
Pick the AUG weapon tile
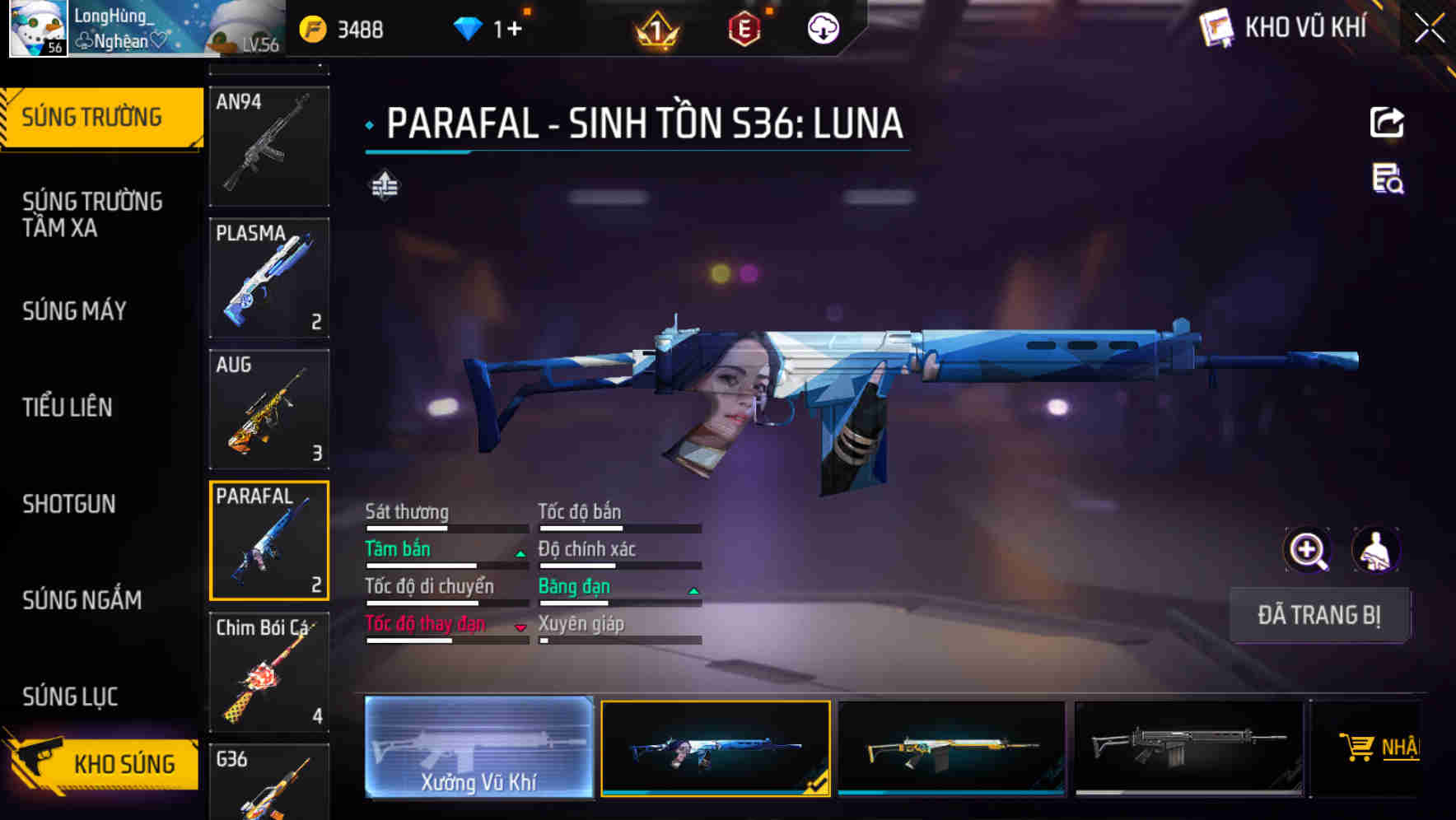(x=269, y=409)
